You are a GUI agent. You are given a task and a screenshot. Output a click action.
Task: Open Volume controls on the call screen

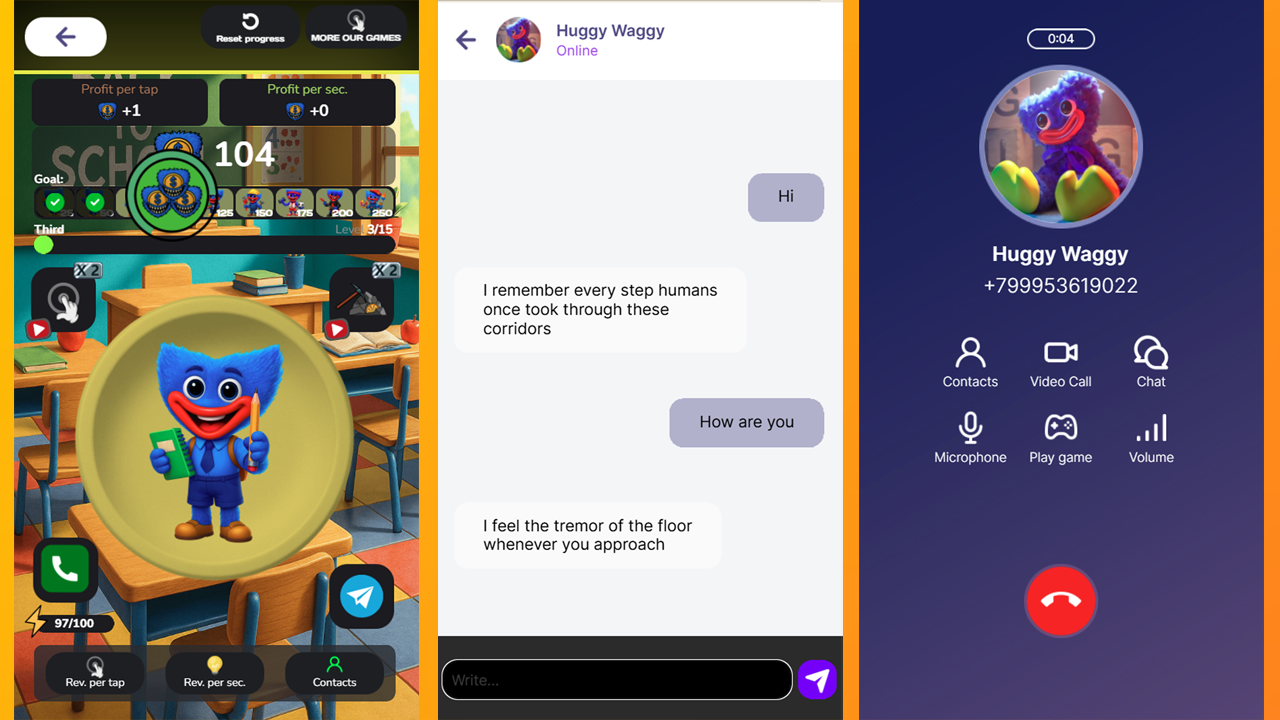click(x=1150, y=437)
